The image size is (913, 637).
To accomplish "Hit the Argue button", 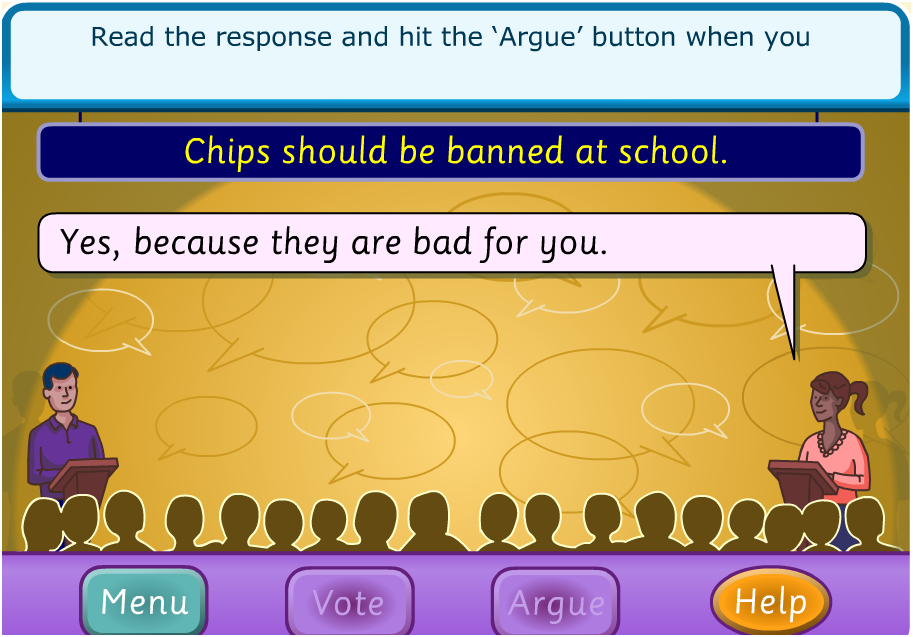I will [556, 603].
